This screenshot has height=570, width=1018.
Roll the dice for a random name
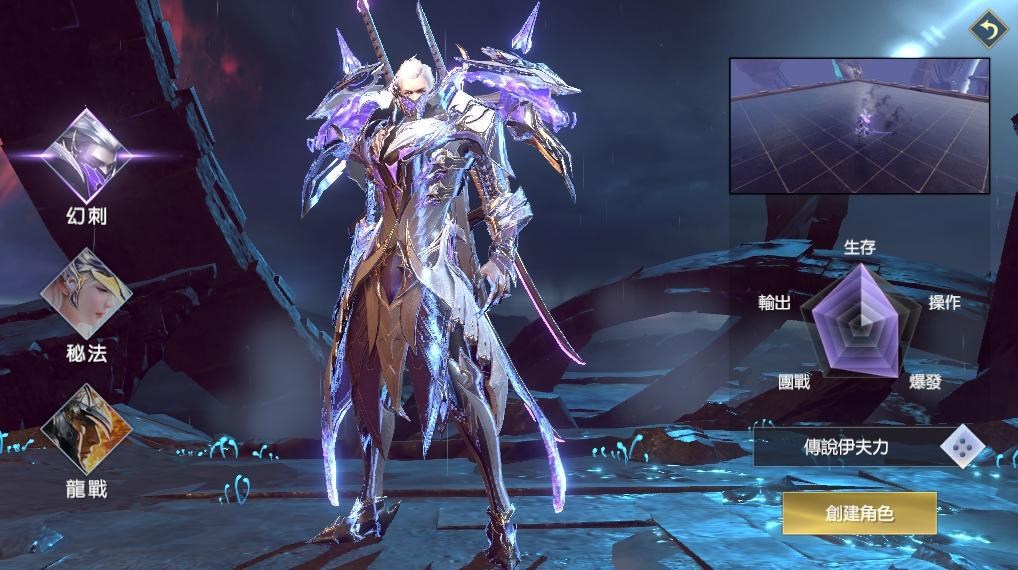tap(962, 447)
